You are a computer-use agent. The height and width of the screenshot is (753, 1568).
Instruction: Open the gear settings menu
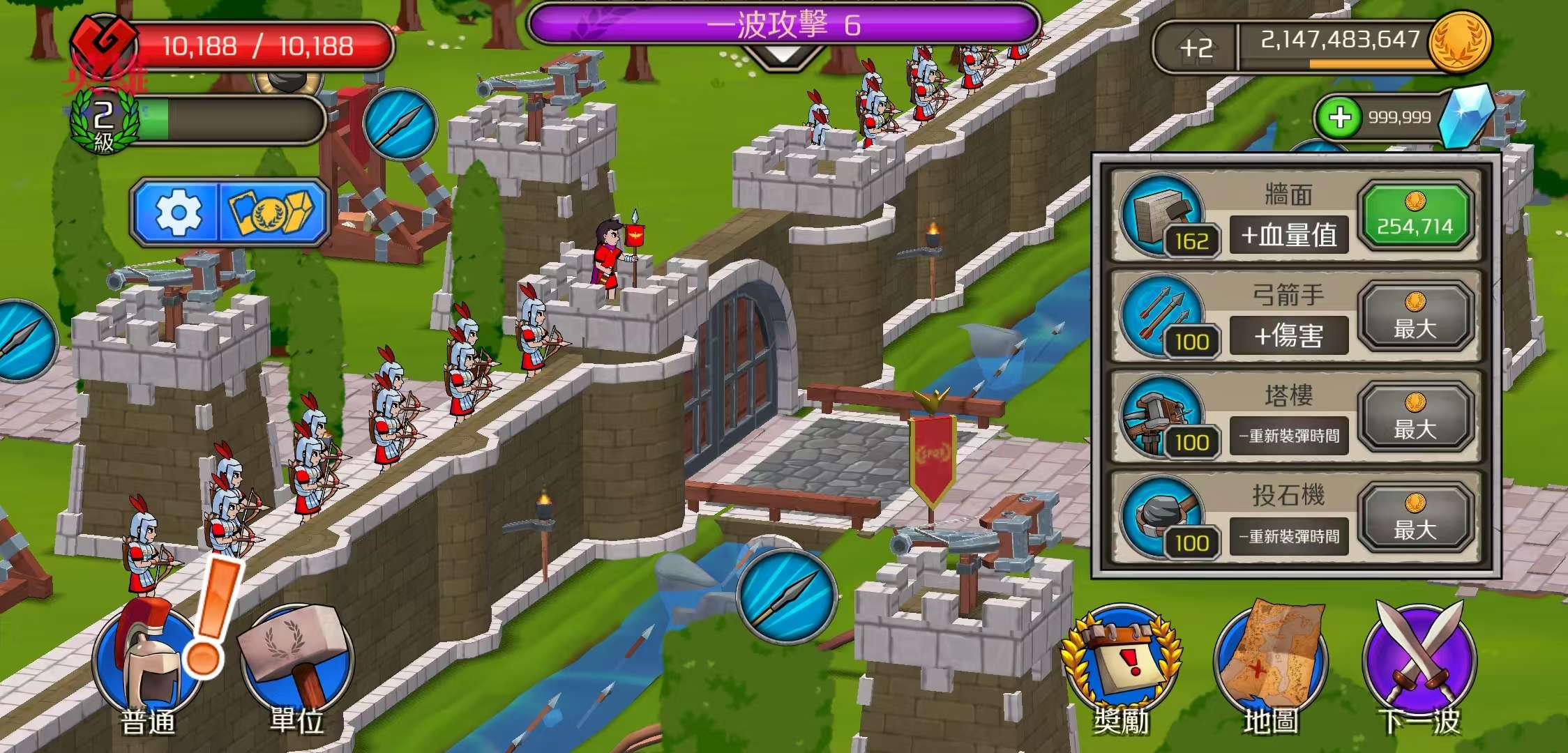(x=178, y=213)
